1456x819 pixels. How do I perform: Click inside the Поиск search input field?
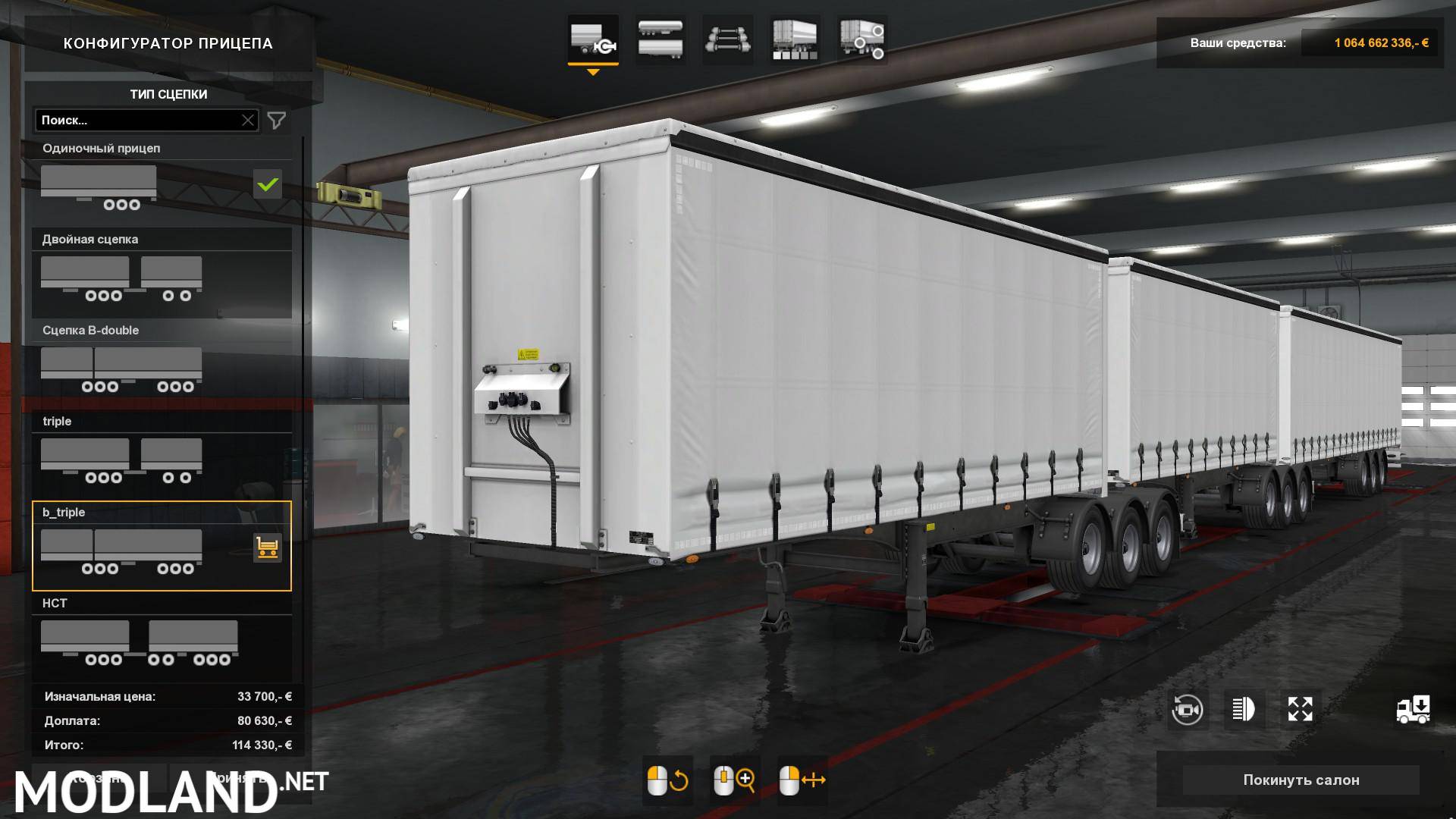point(136,120)
